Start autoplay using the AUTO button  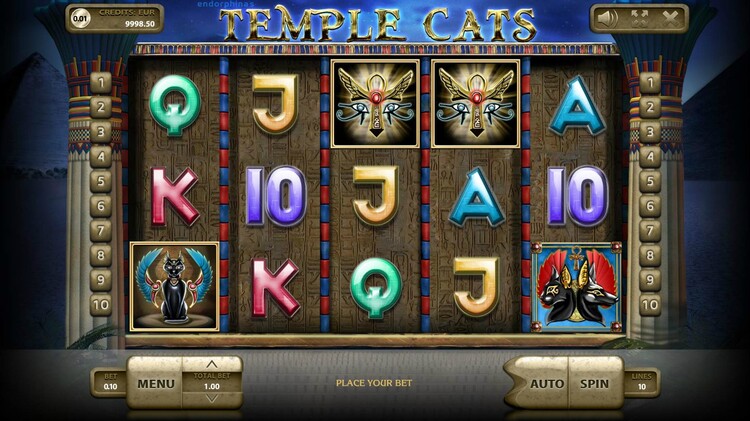point(546,383)
